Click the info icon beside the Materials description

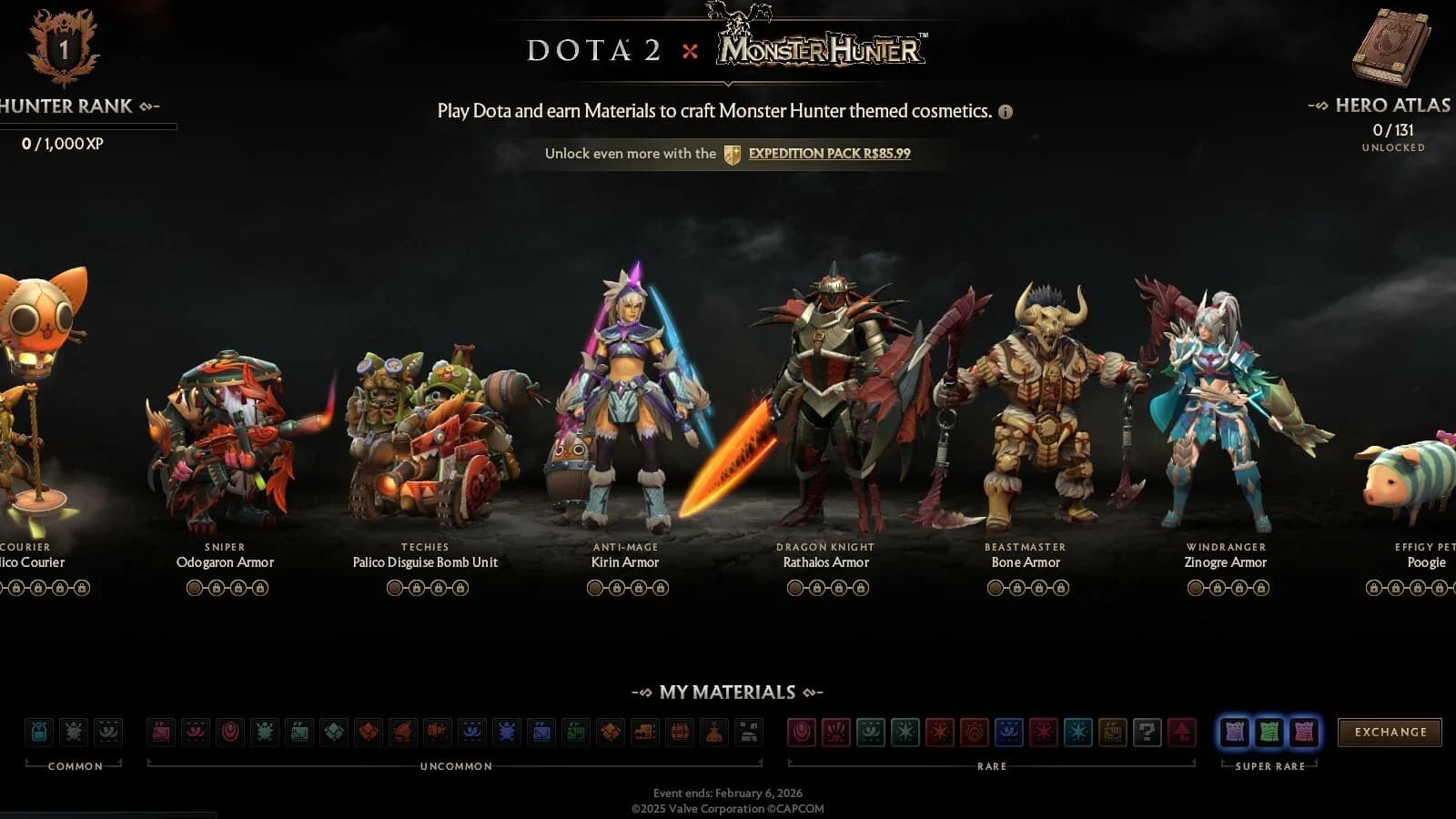tap(1005, 112)
